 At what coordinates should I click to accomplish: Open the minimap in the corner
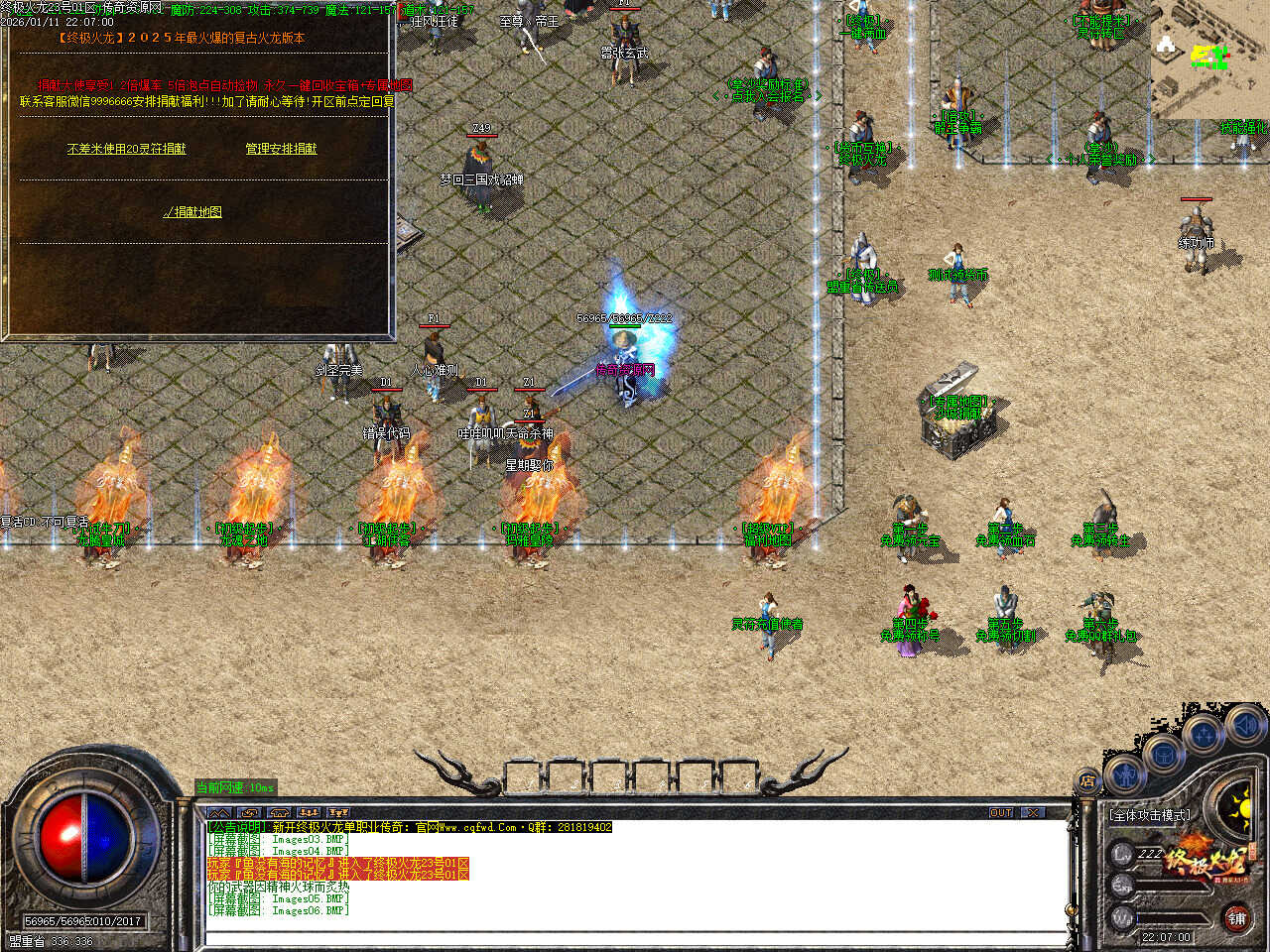click(1209, 59)
